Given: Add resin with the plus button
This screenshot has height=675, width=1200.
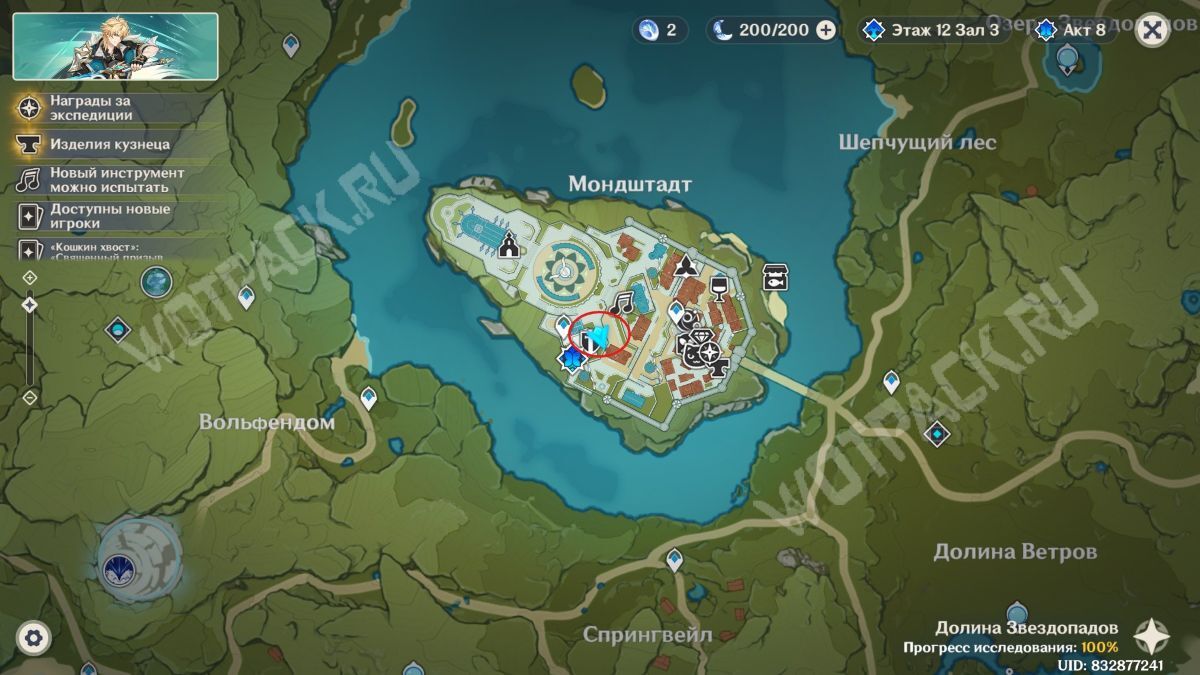Looking at the screenshot, I should coord(826,30).
